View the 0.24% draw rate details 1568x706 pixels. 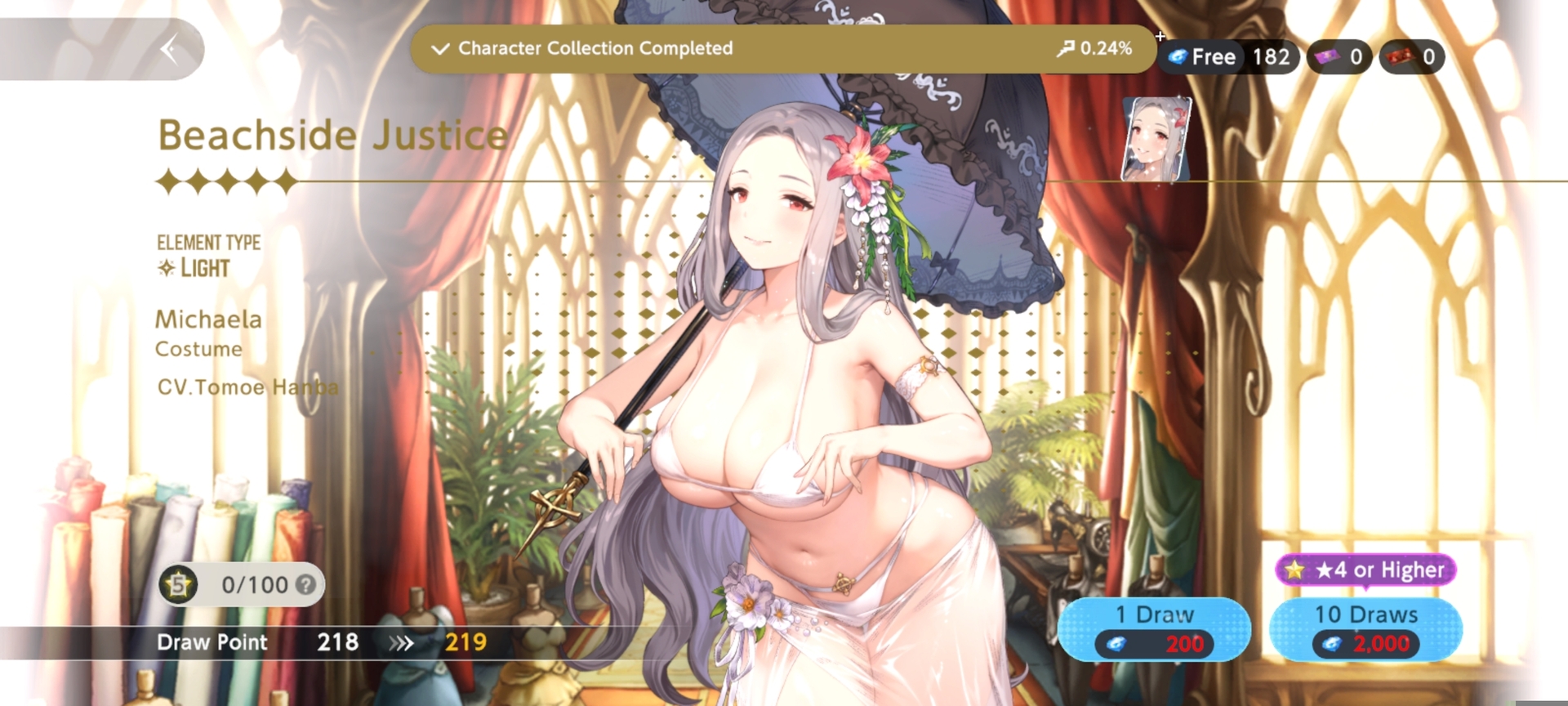[x=1094, y=49]
